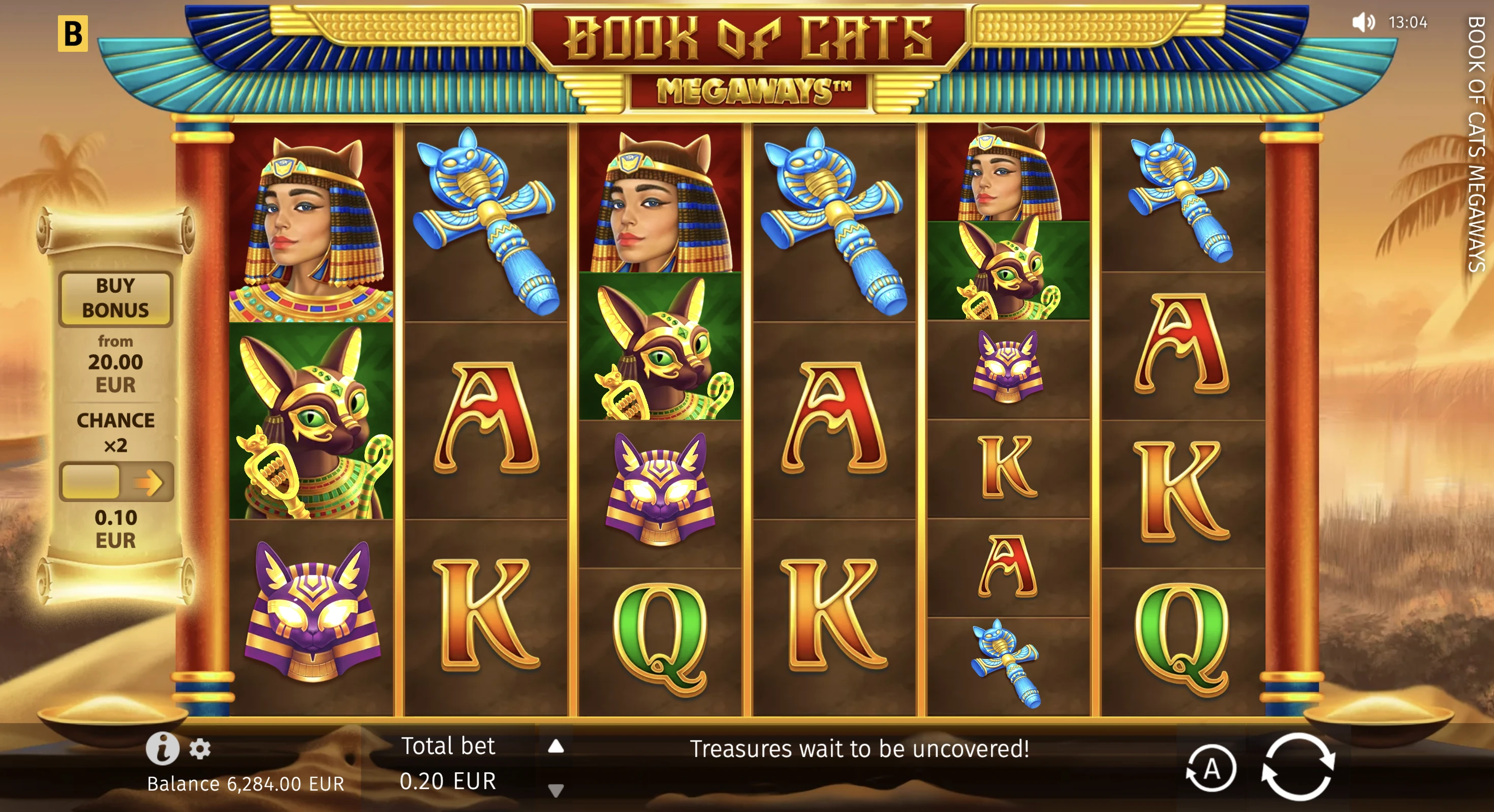Screen dimensions: 1494x812
Task: Spin the reels with the circular arrows button
Action: (x=1298, y=767)
